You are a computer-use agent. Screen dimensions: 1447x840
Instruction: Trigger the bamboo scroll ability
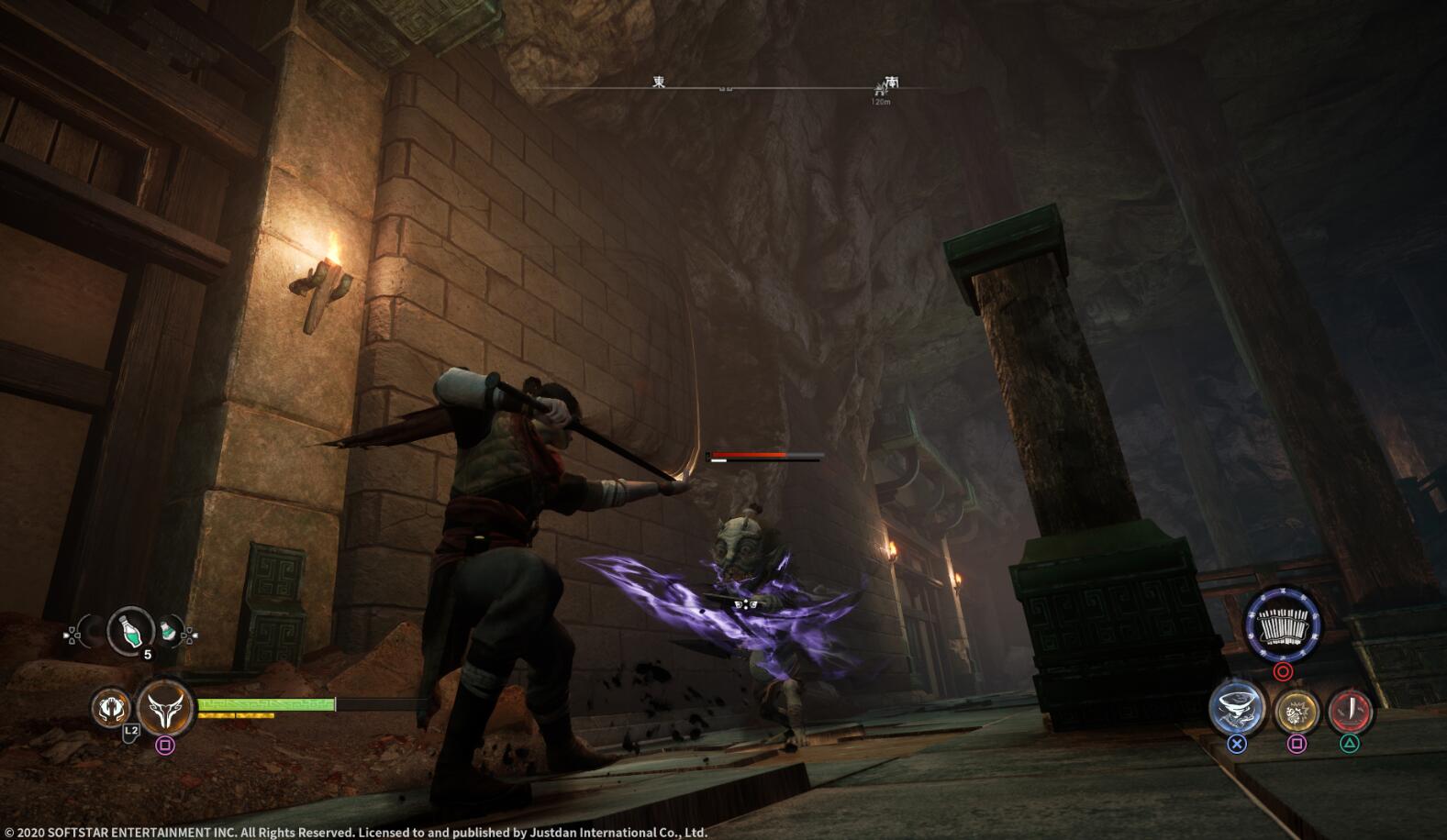pos(1283,625)
